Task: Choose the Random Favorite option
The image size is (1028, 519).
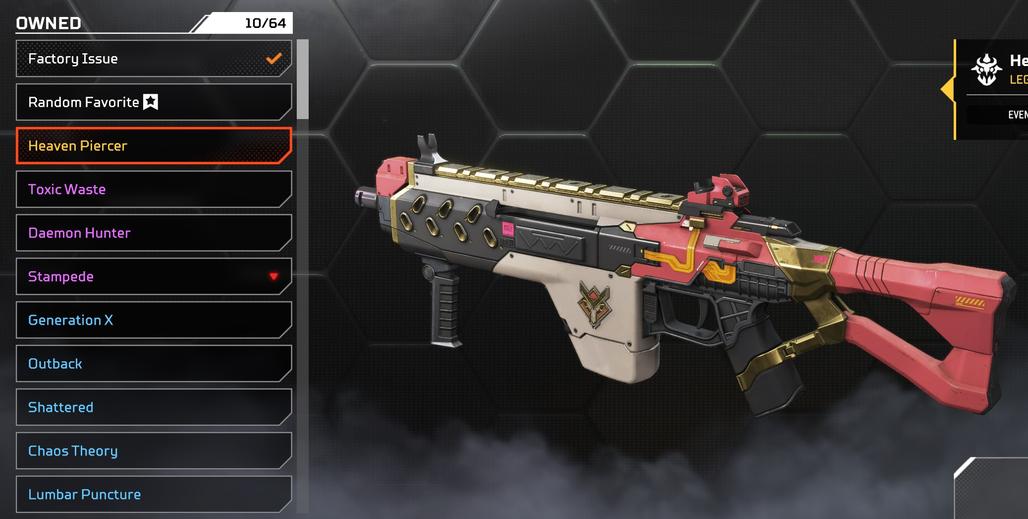Action: click(154, 102)
